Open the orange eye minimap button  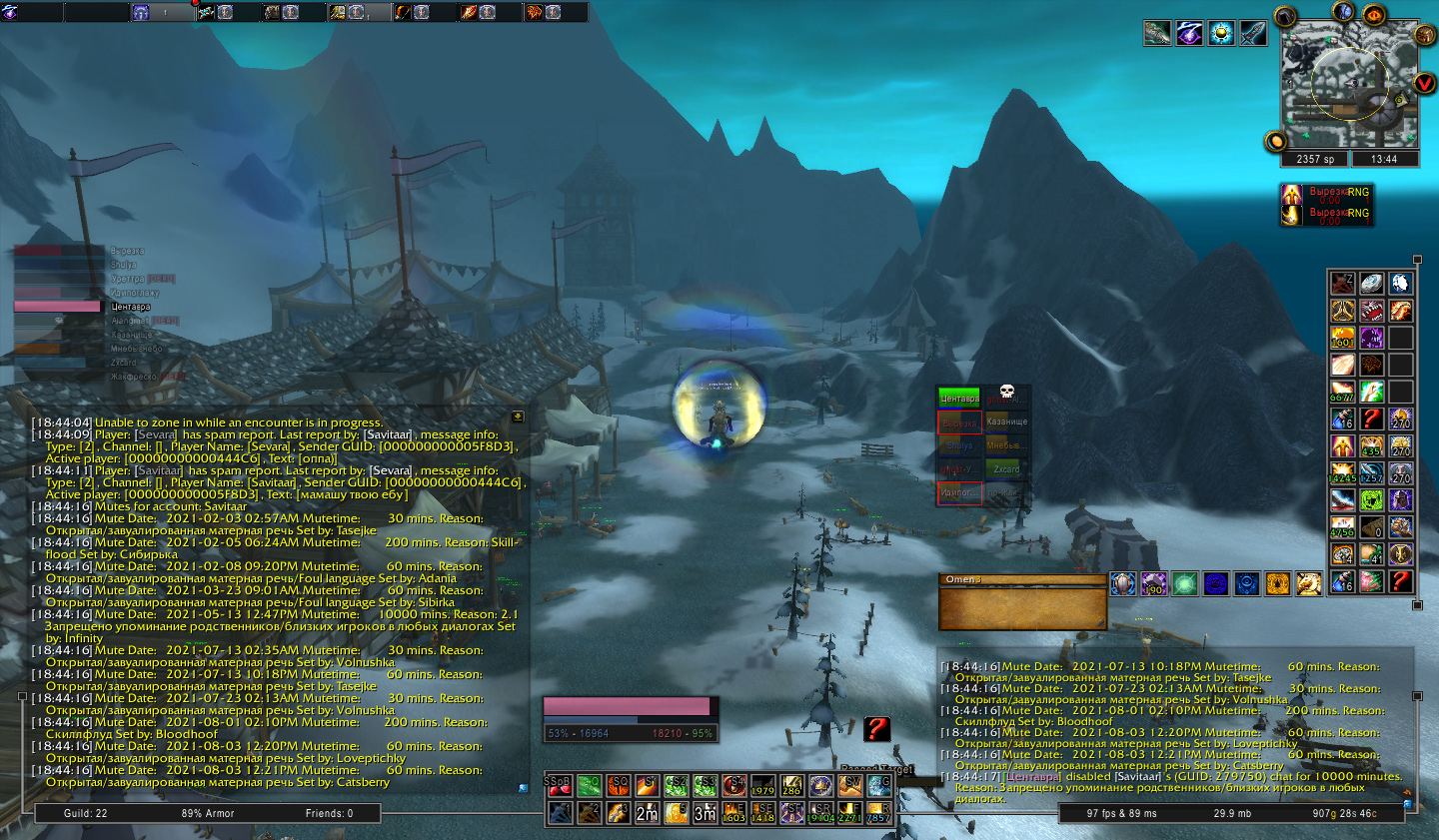click(1374, 16)
